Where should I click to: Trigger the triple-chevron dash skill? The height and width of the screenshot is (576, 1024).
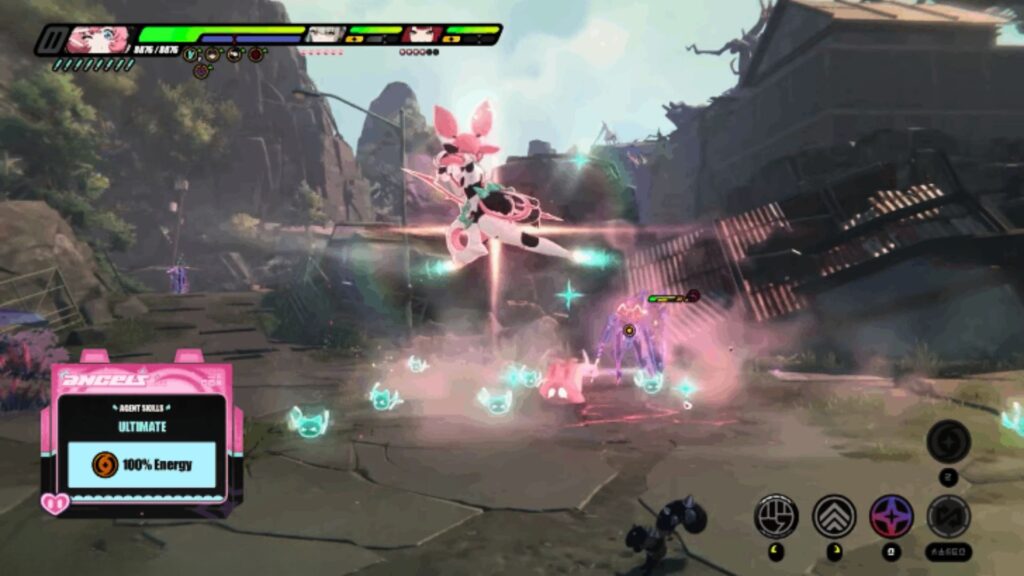pyautogui.click(x=833, y=516)
